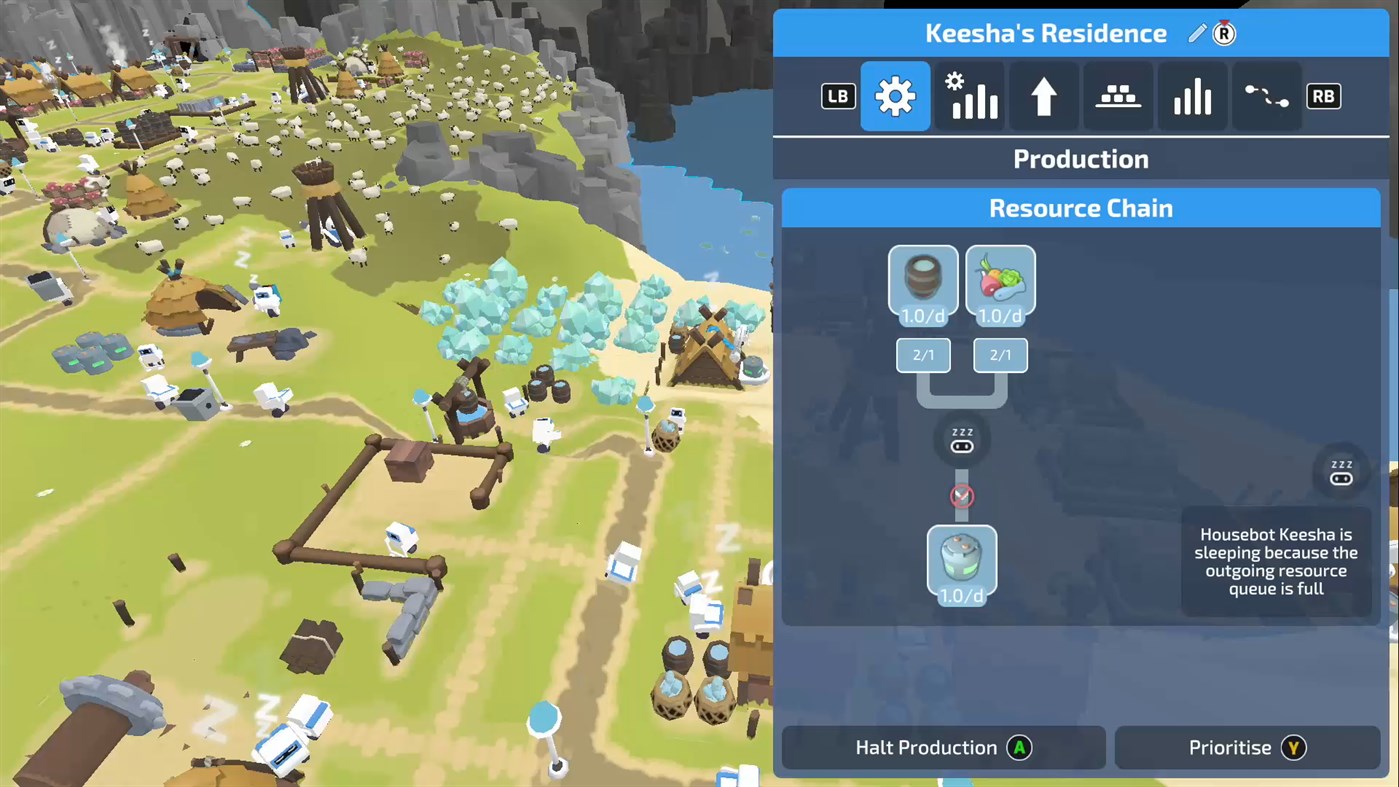
Task: Select the bar-chart statistics tab icon
Action: click(x=1192, y=95)
